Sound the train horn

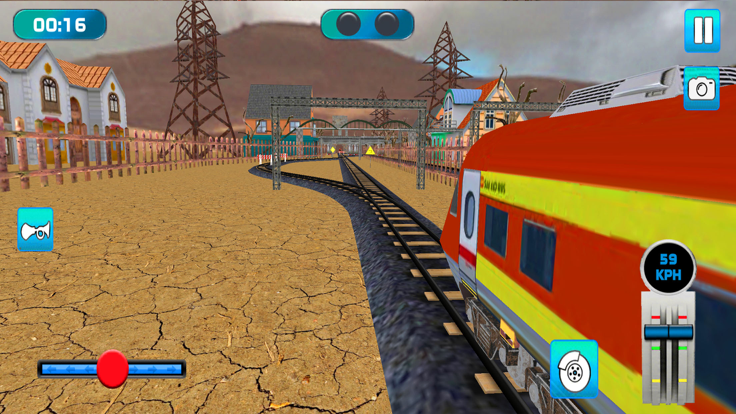(x=35, y=230)
